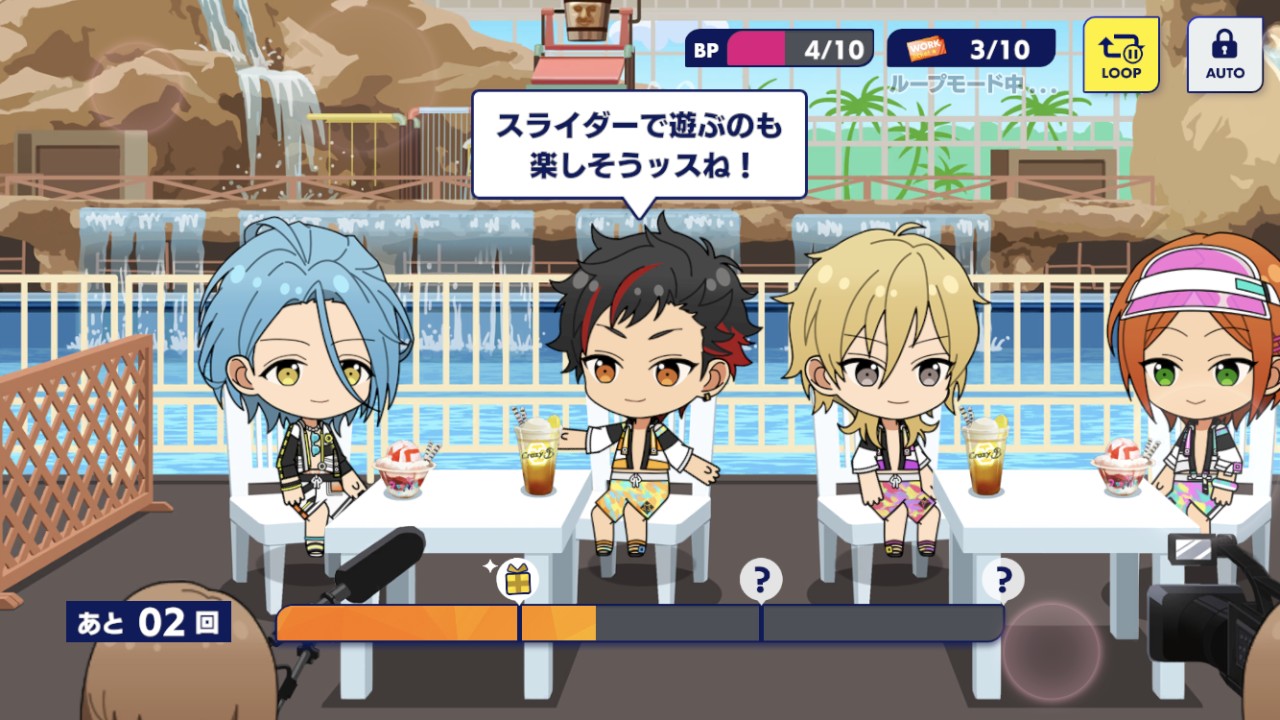
Task: Click the gift box reward marker
Action: [517, 580]
